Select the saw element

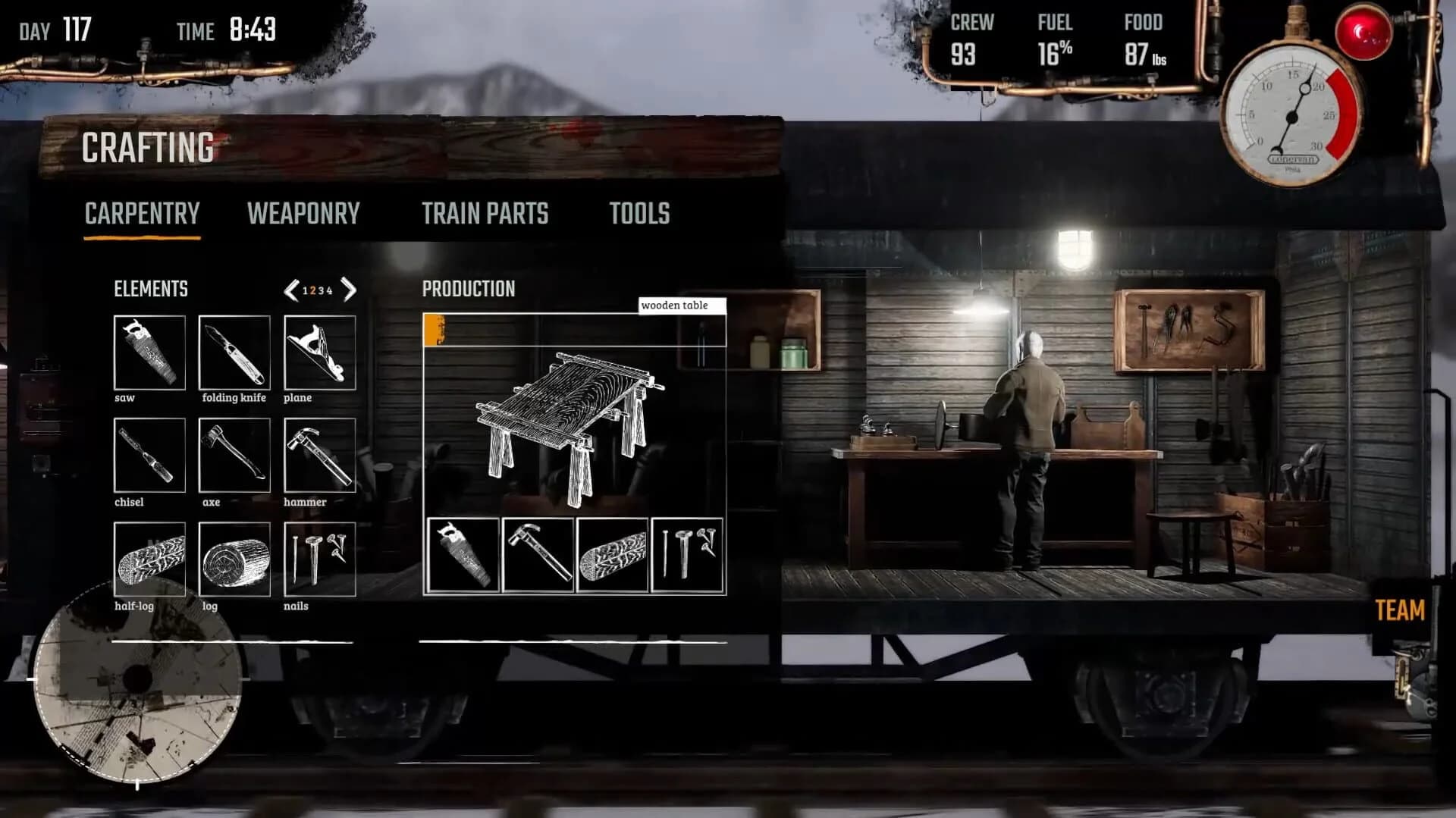(149, 351)
